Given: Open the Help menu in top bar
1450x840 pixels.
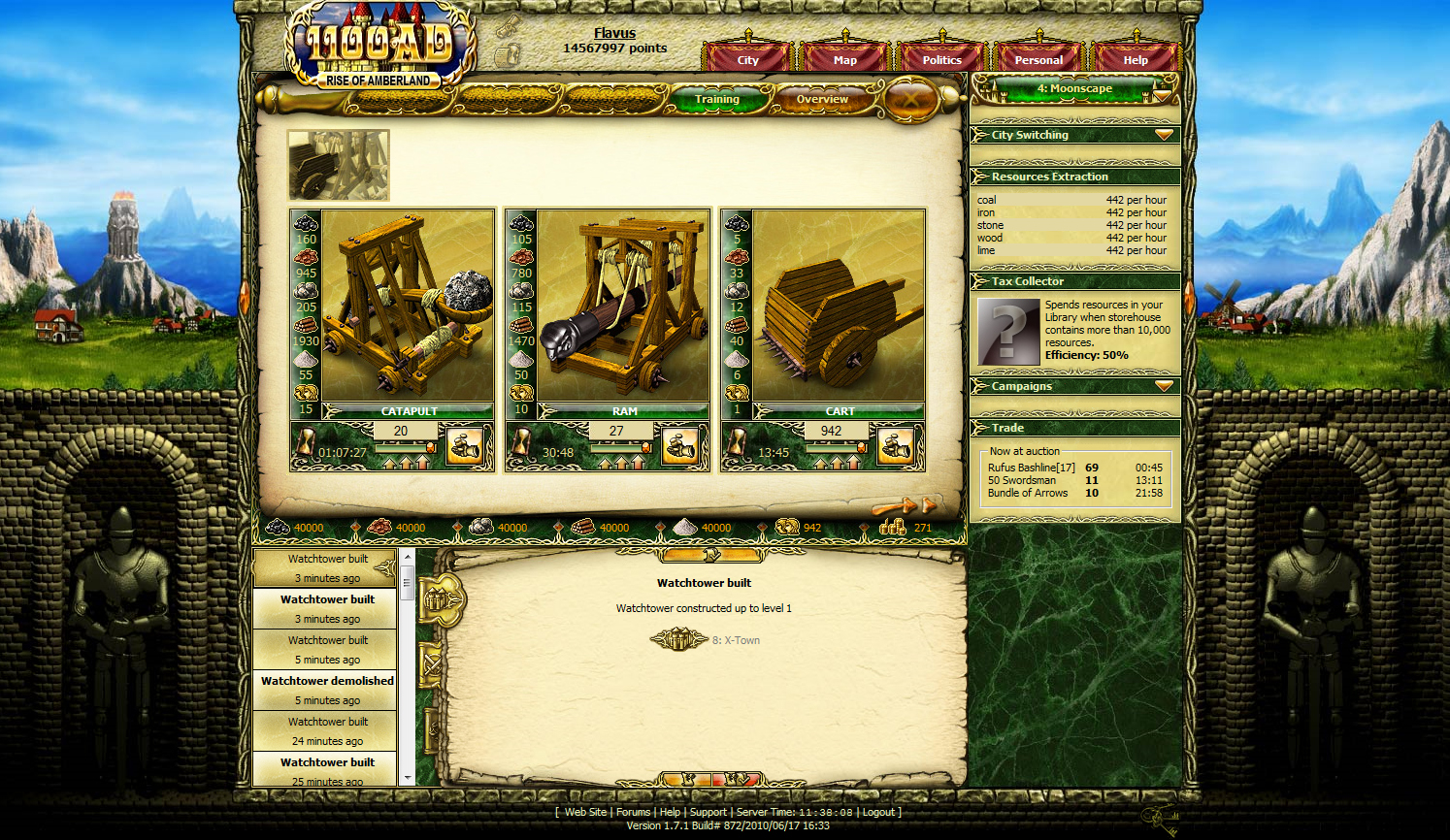Looking at the screenshot, I should (x=1135, y=59).
